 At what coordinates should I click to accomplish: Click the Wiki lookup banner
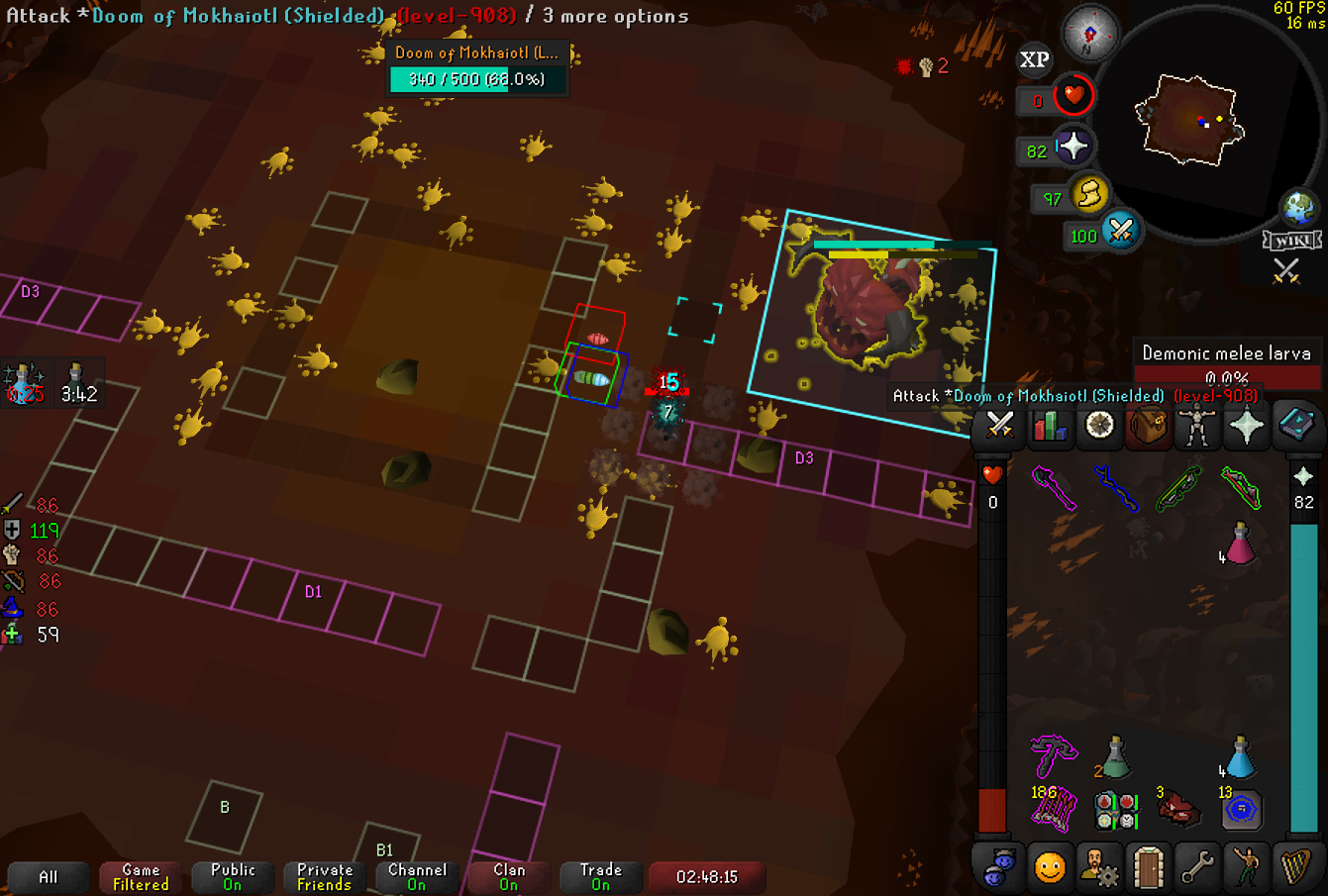(1291, 241)
